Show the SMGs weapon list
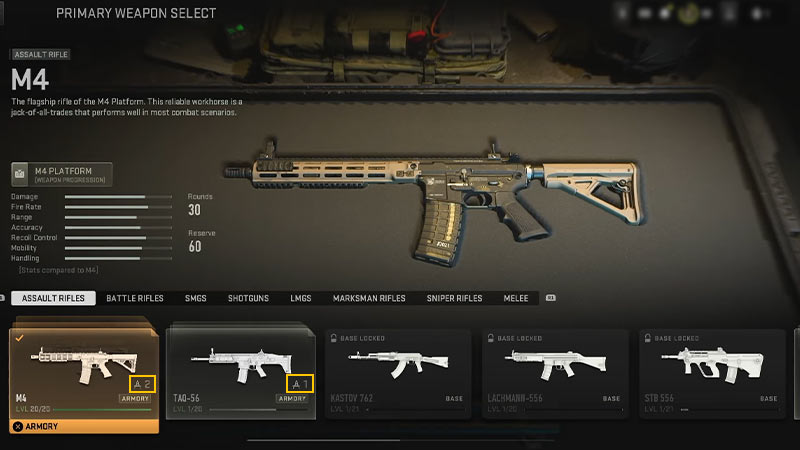The height and width of the screenshot is (450, 800). click(195, 298)
